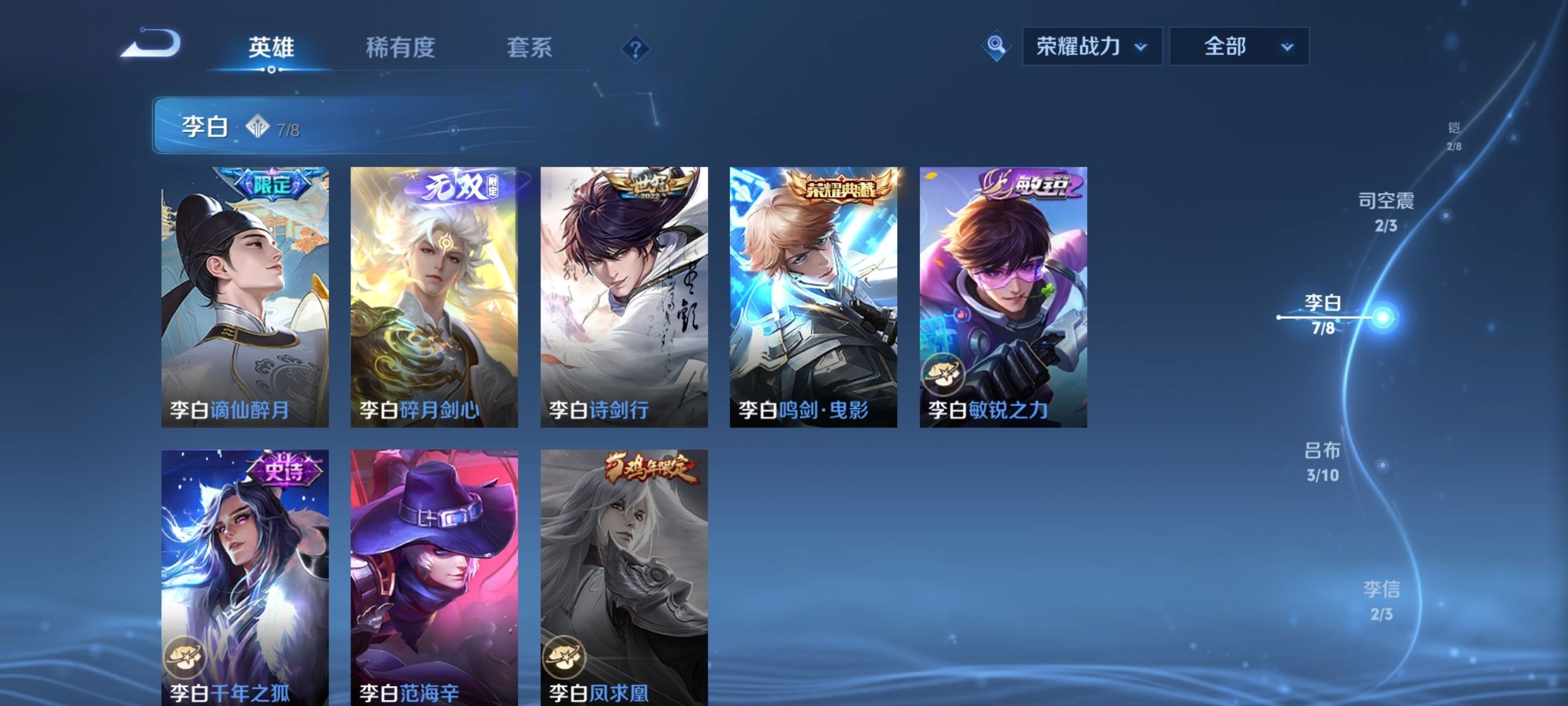Jump to 李信 in the hero list

pyautogui.click(x=1381, y=600)
